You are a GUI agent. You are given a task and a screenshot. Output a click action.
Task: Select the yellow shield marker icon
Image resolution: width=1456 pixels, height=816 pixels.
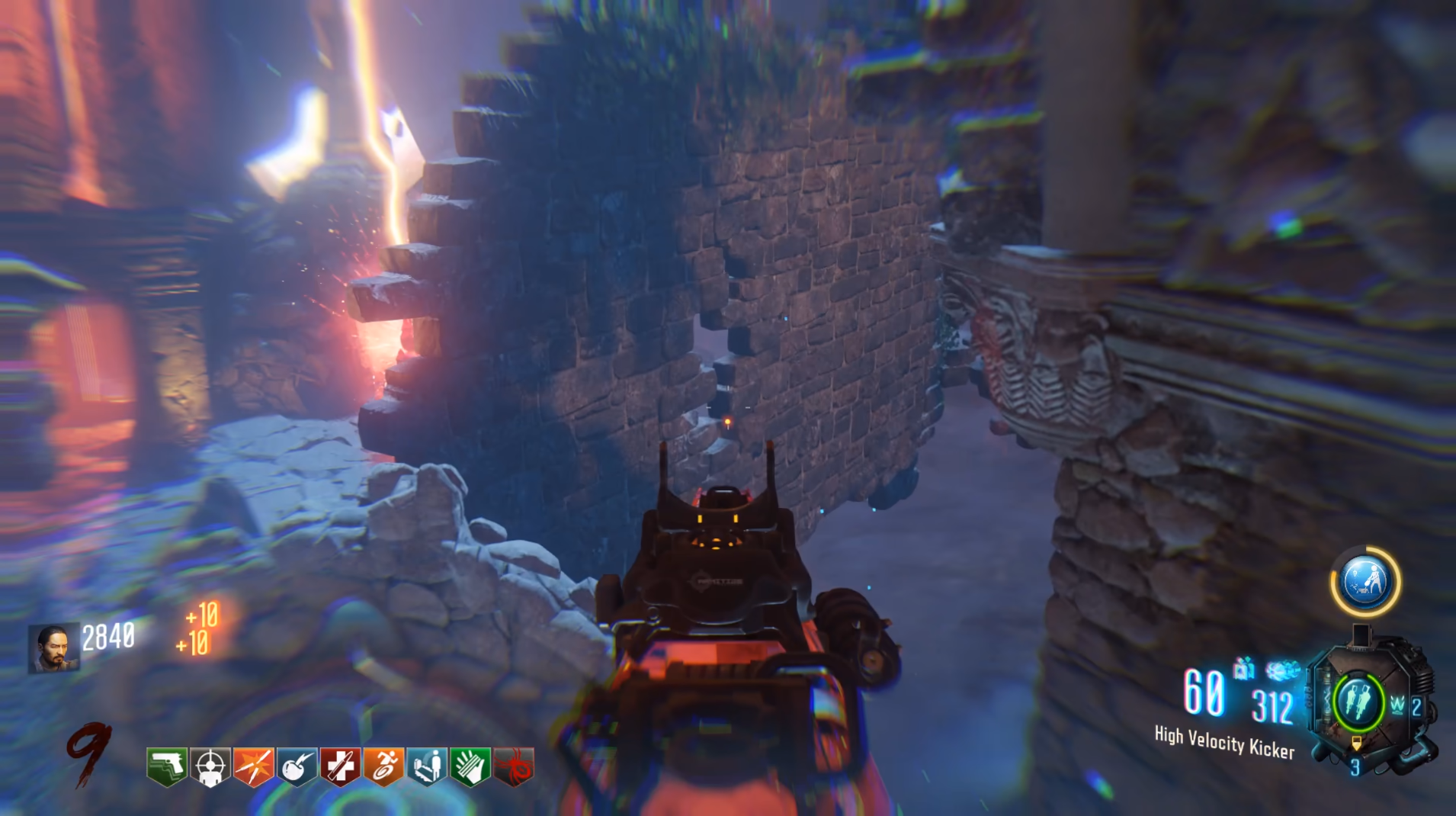[x=1356, y=742]
